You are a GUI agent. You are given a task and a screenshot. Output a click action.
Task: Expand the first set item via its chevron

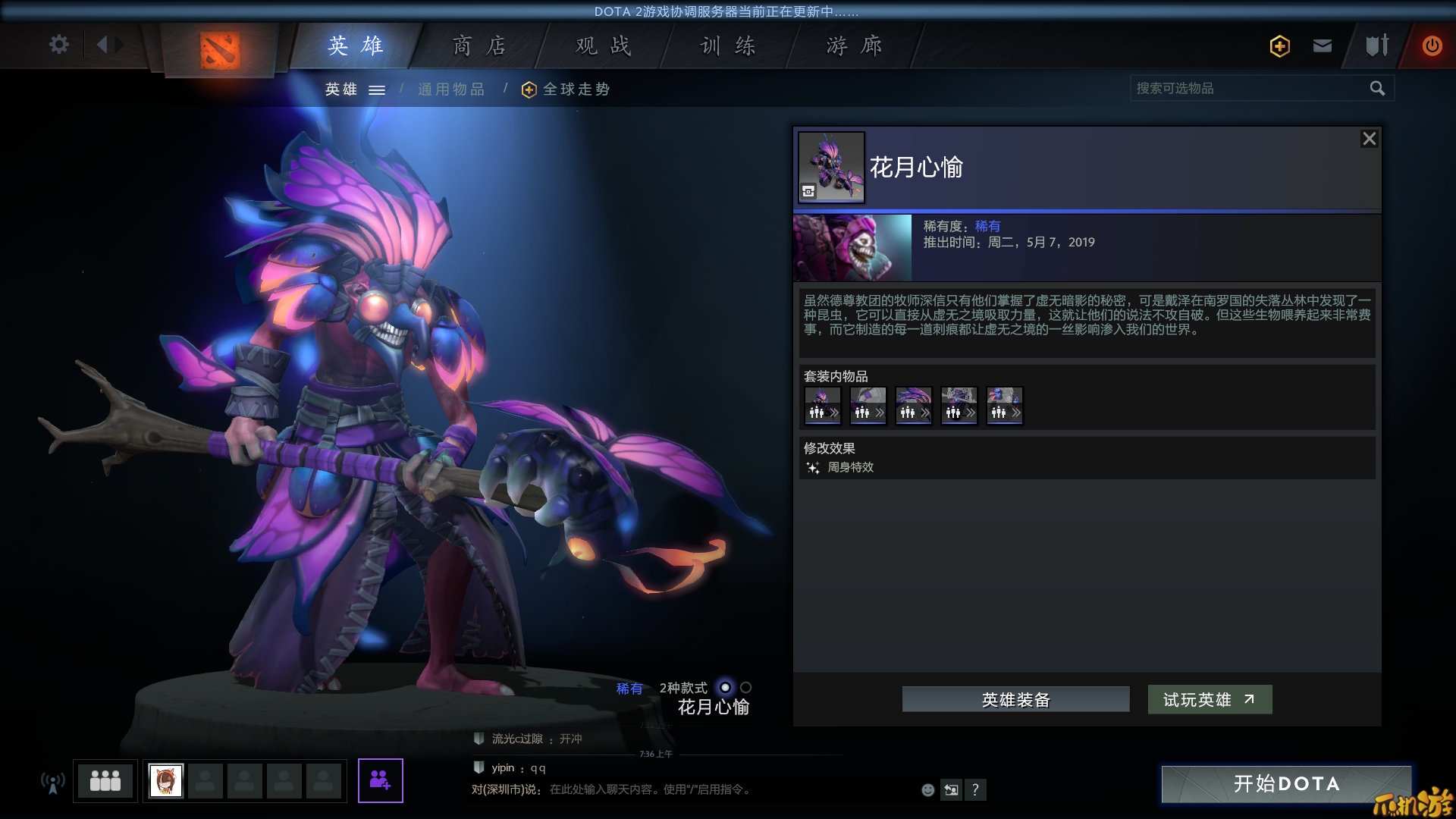[x=834, y=413]
